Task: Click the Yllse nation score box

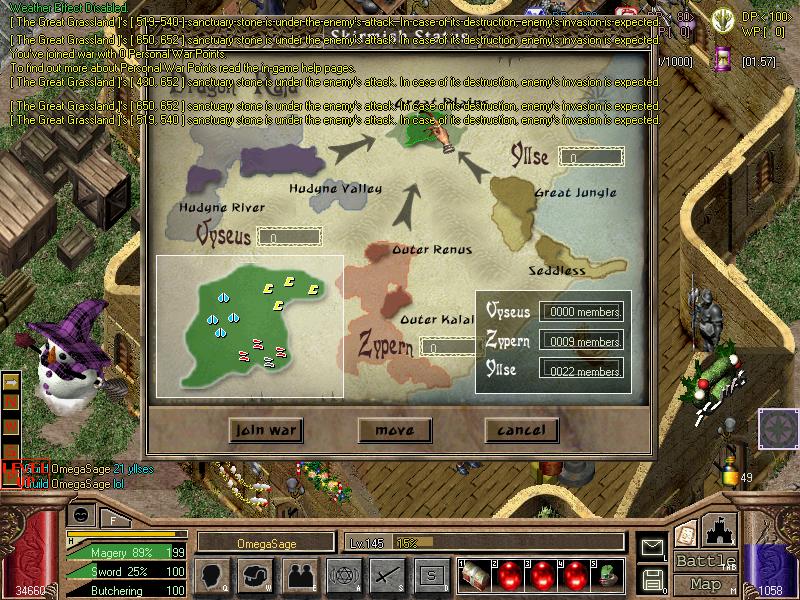Action: click(592, 157)
